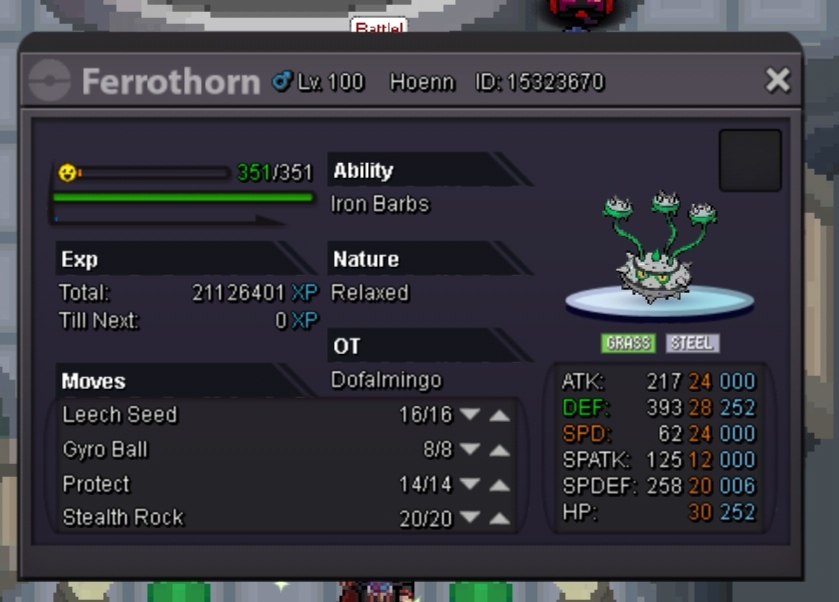Screen dimensions: 839x602
Task: Click the Battle button above the window
Action: coord(378,27)
